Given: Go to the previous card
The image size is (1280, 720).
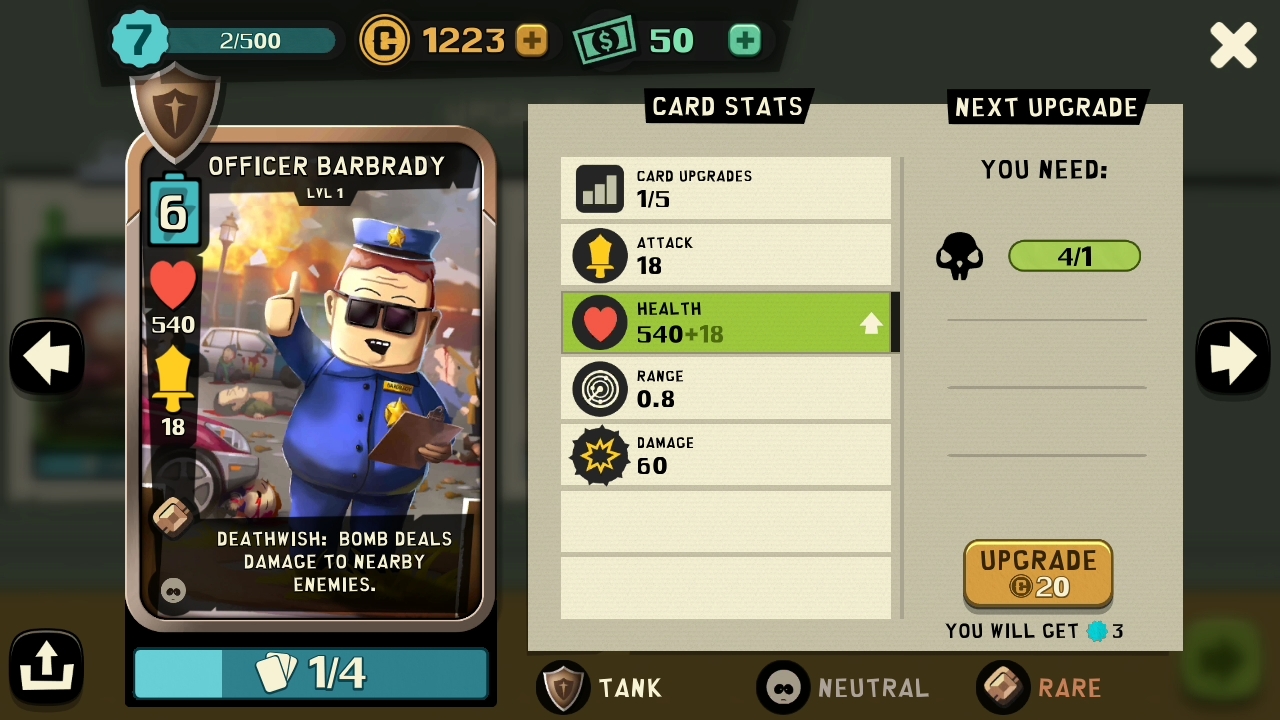Looking at the screenshot, I should click(x=46, y=357).
